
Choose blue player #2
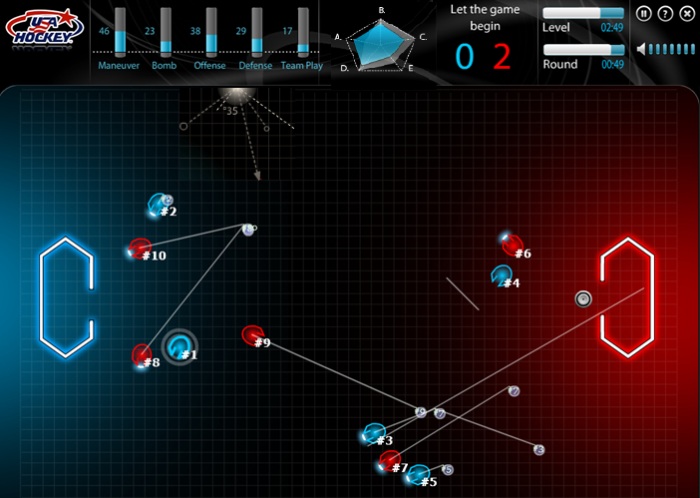[x=158, y=206]
